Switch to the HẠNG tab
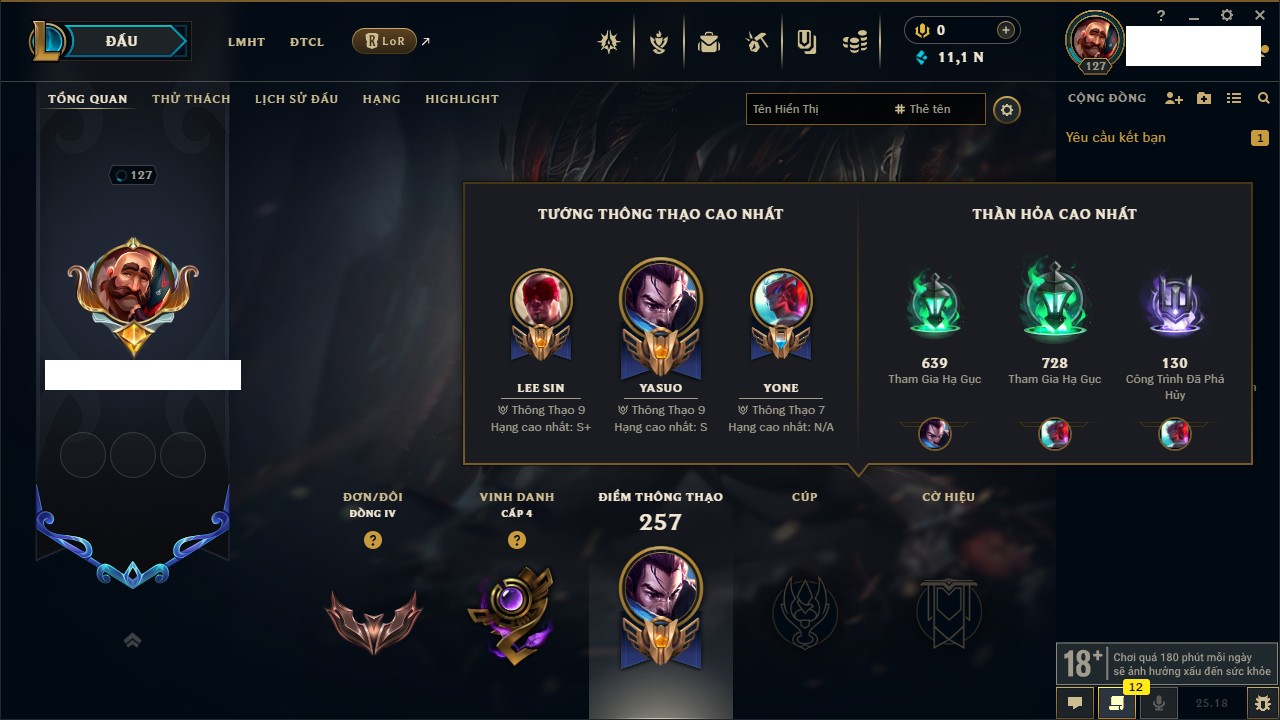The image size is (1280, 720). (381, 99)
